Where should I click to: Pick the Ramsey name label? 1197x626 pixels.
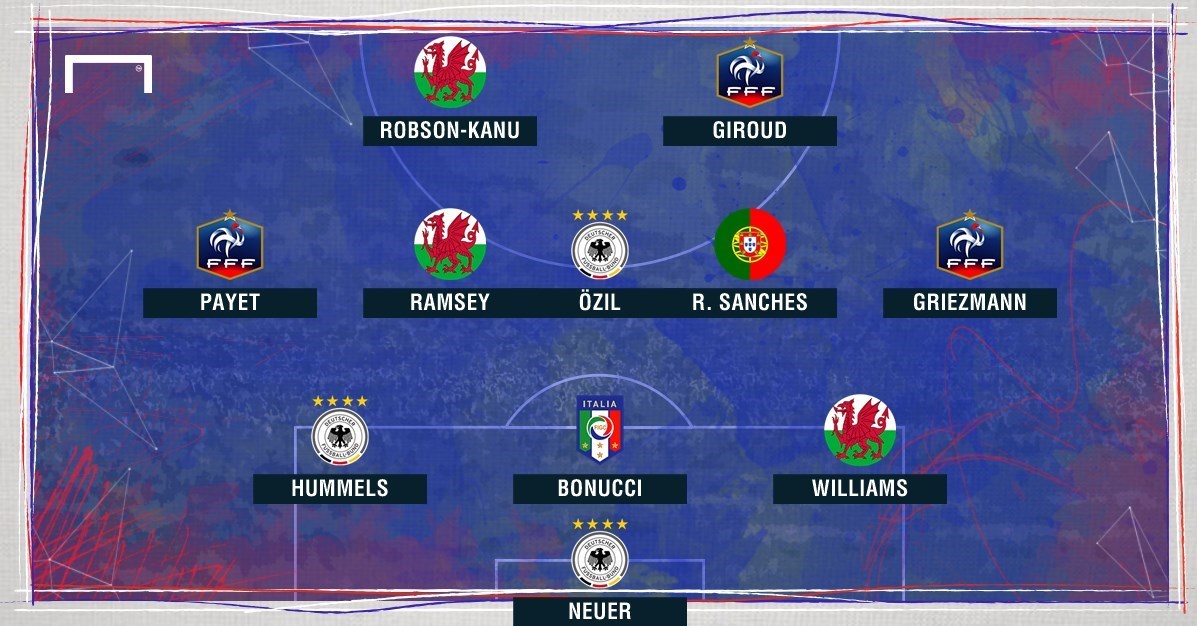tap(450, 303)
